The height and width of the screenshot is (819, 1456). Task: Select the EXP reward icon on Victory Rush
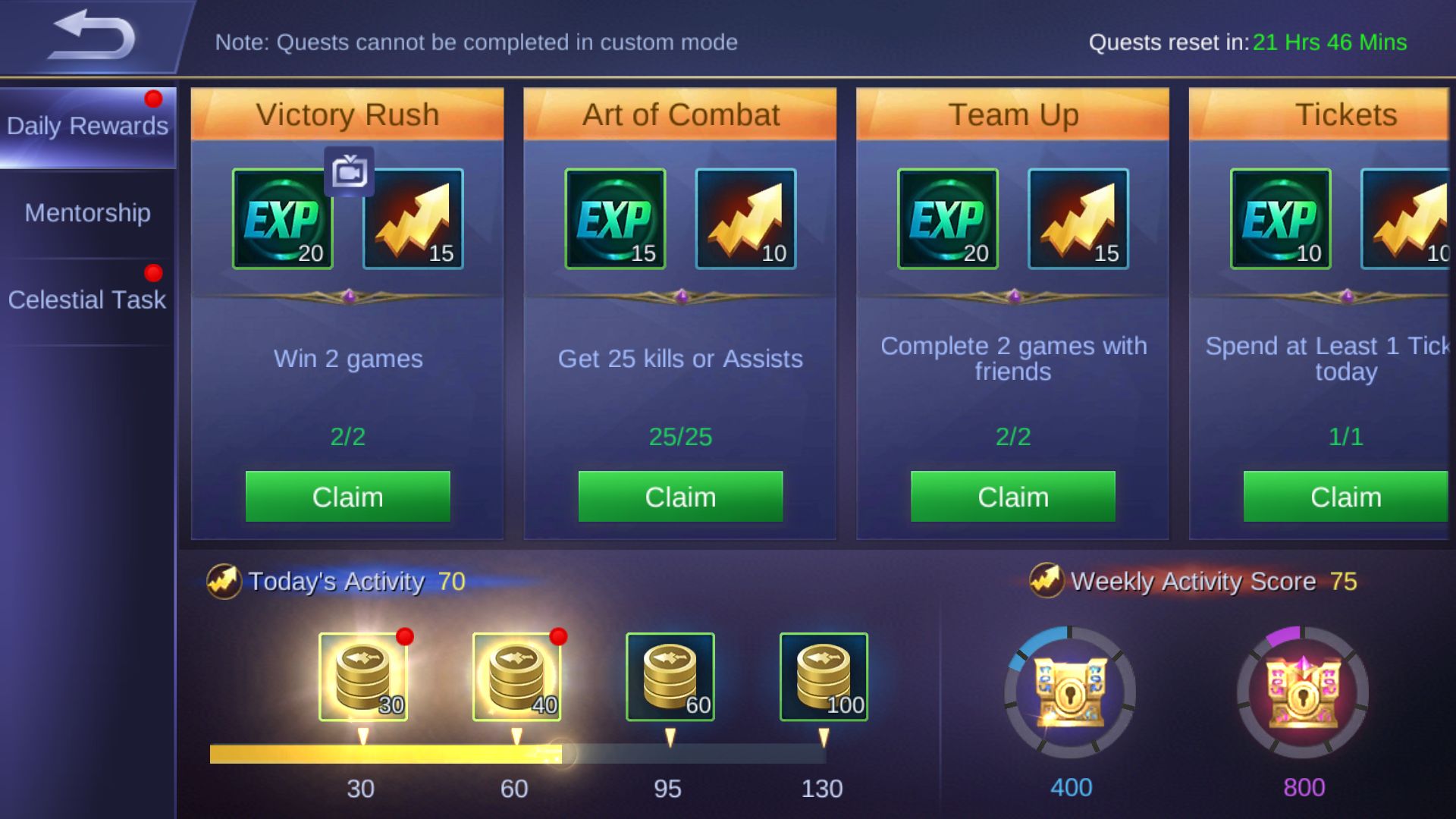click(x=281, y=220)
